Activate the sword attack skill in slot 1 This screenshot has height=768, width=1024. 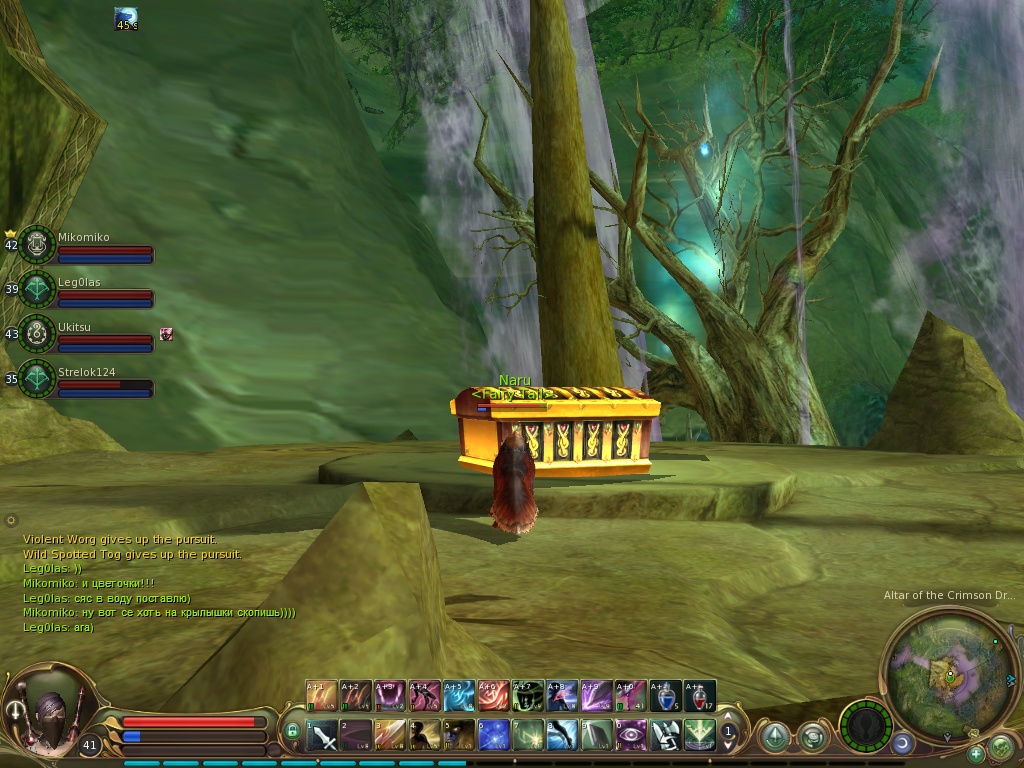322,735
